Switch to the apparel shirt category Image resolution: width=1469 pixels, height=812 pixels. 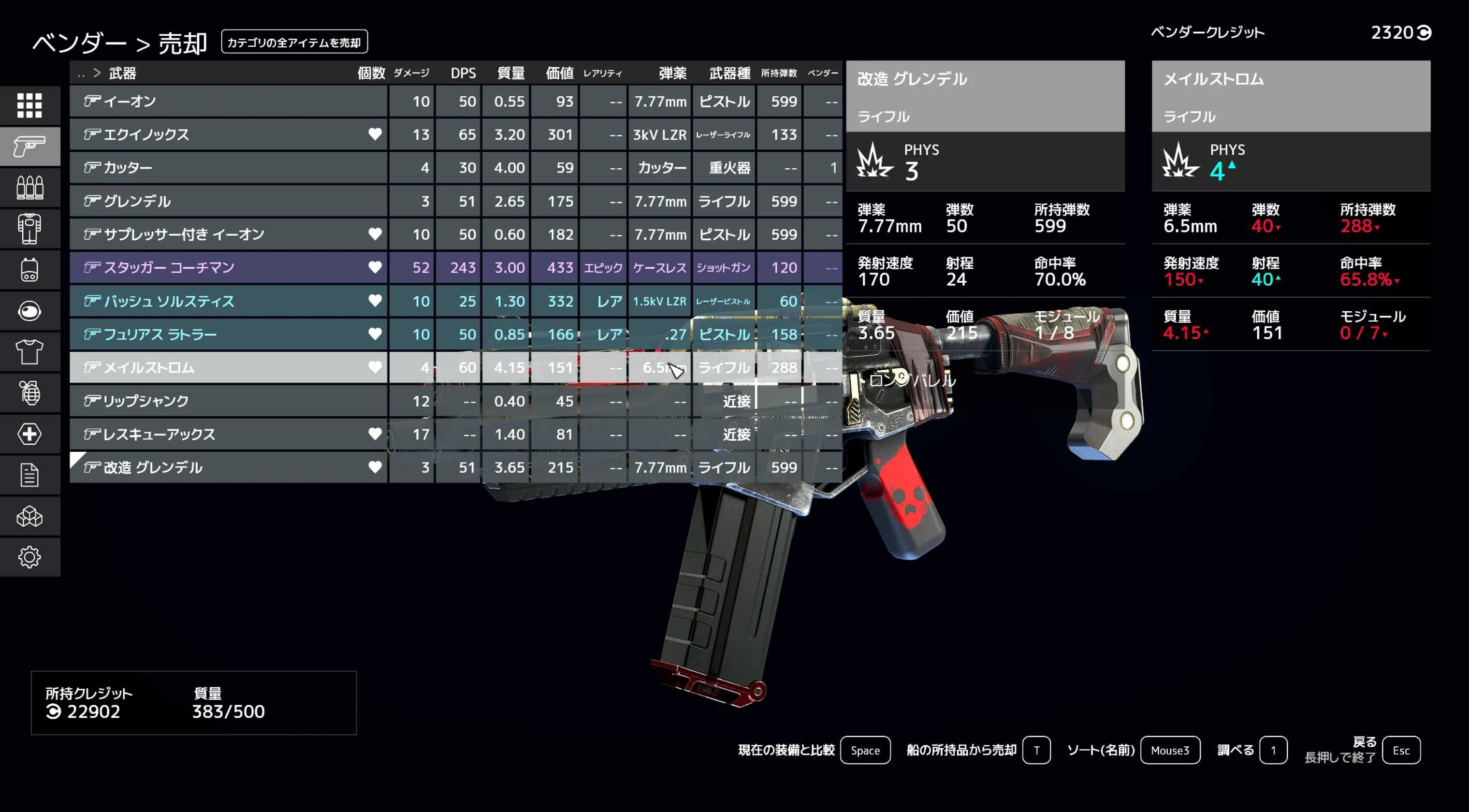(29, 352)
